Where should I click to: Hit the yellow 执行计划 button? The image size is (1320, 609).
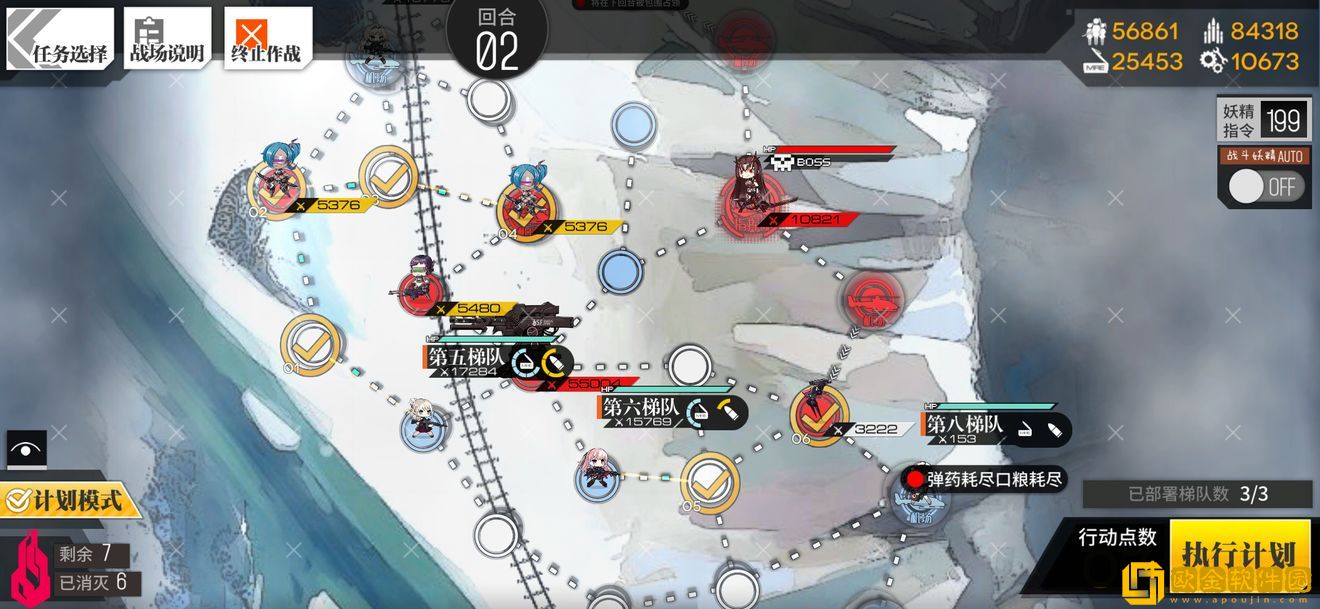(1238, 553)
